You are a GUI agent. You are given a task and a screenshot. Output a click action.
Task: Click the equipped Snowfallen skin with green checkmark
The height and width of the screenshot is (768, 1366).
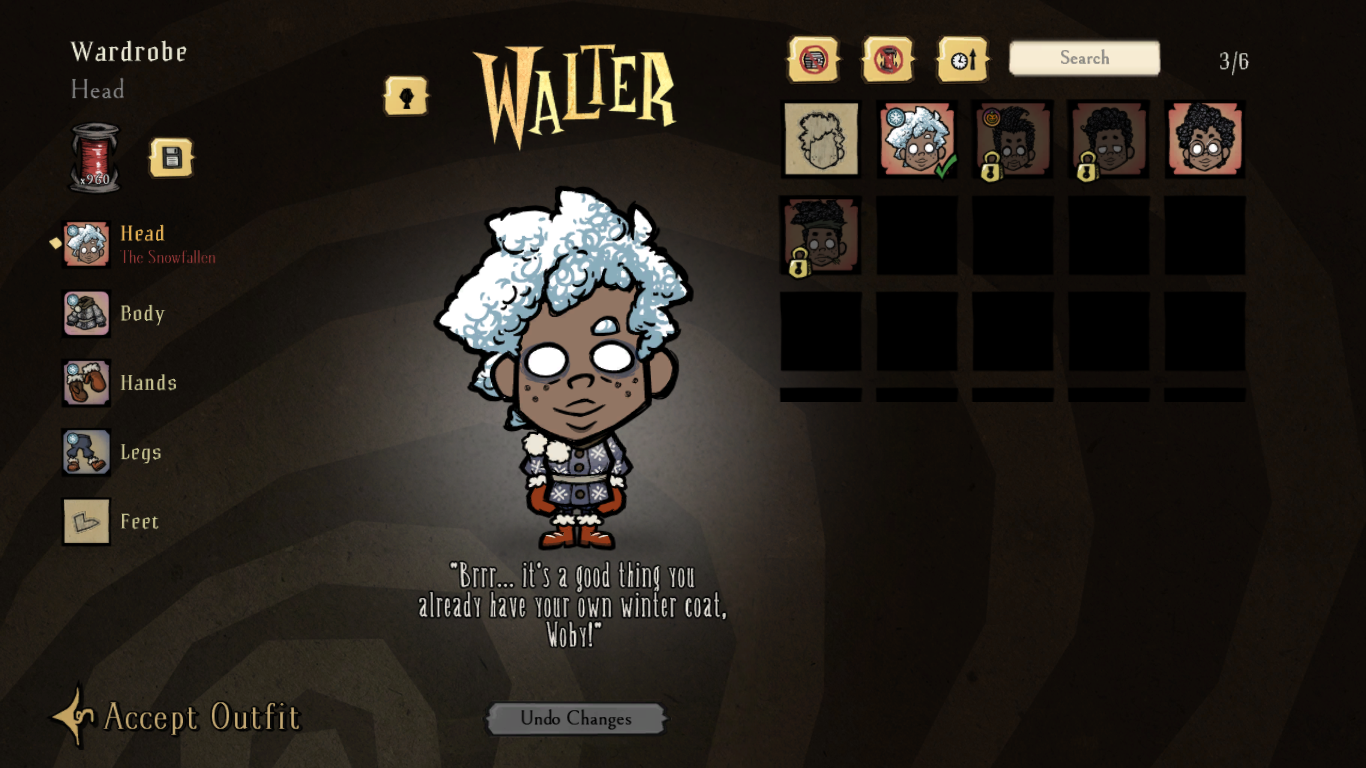pos(917,141)
